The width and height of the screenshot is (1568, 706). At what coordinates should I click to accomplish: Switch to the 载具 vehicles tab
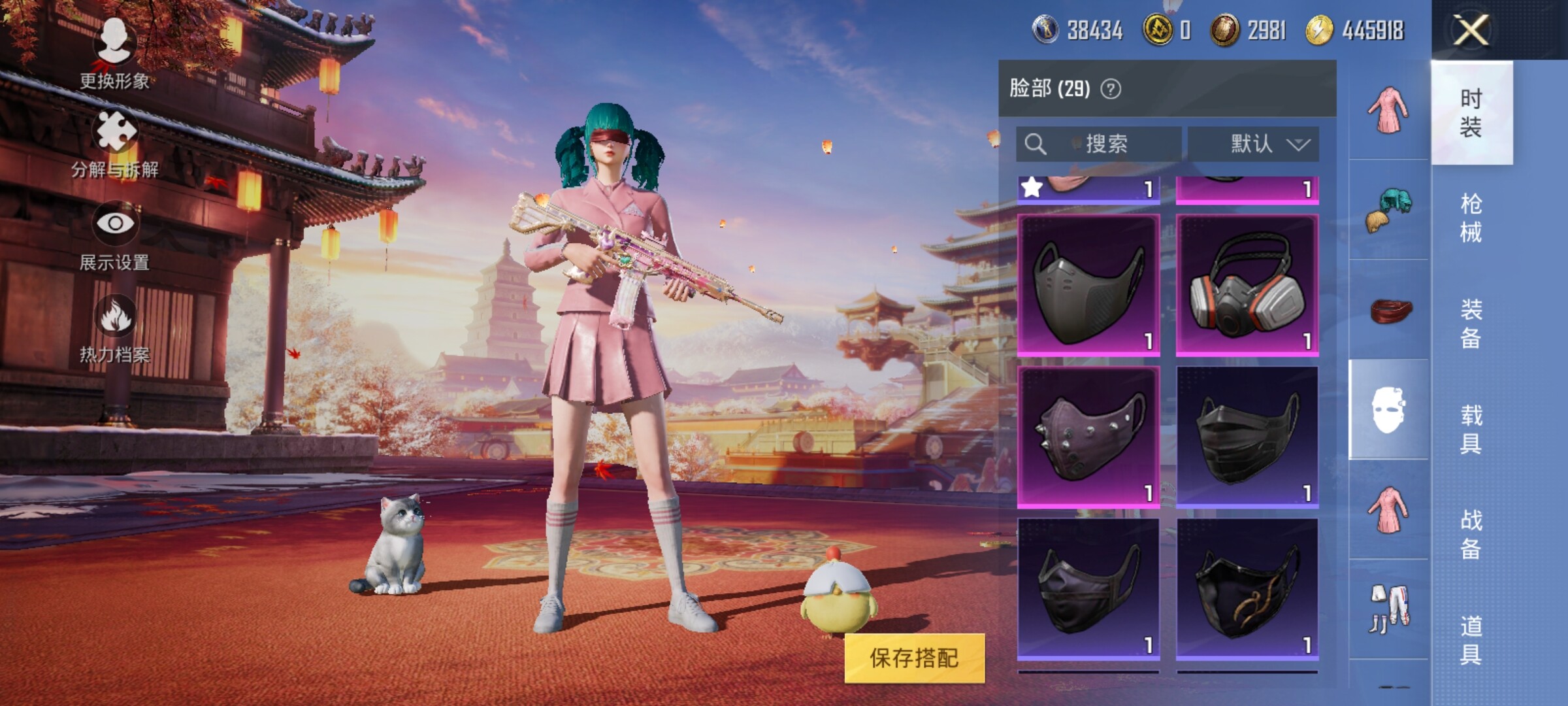pos(1471,429)
